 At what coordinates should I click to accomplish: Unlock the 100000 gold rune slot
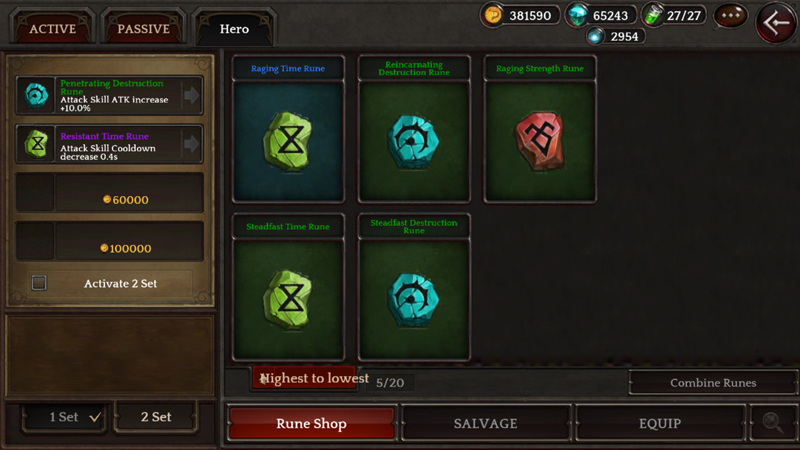[x=110, y=242]
